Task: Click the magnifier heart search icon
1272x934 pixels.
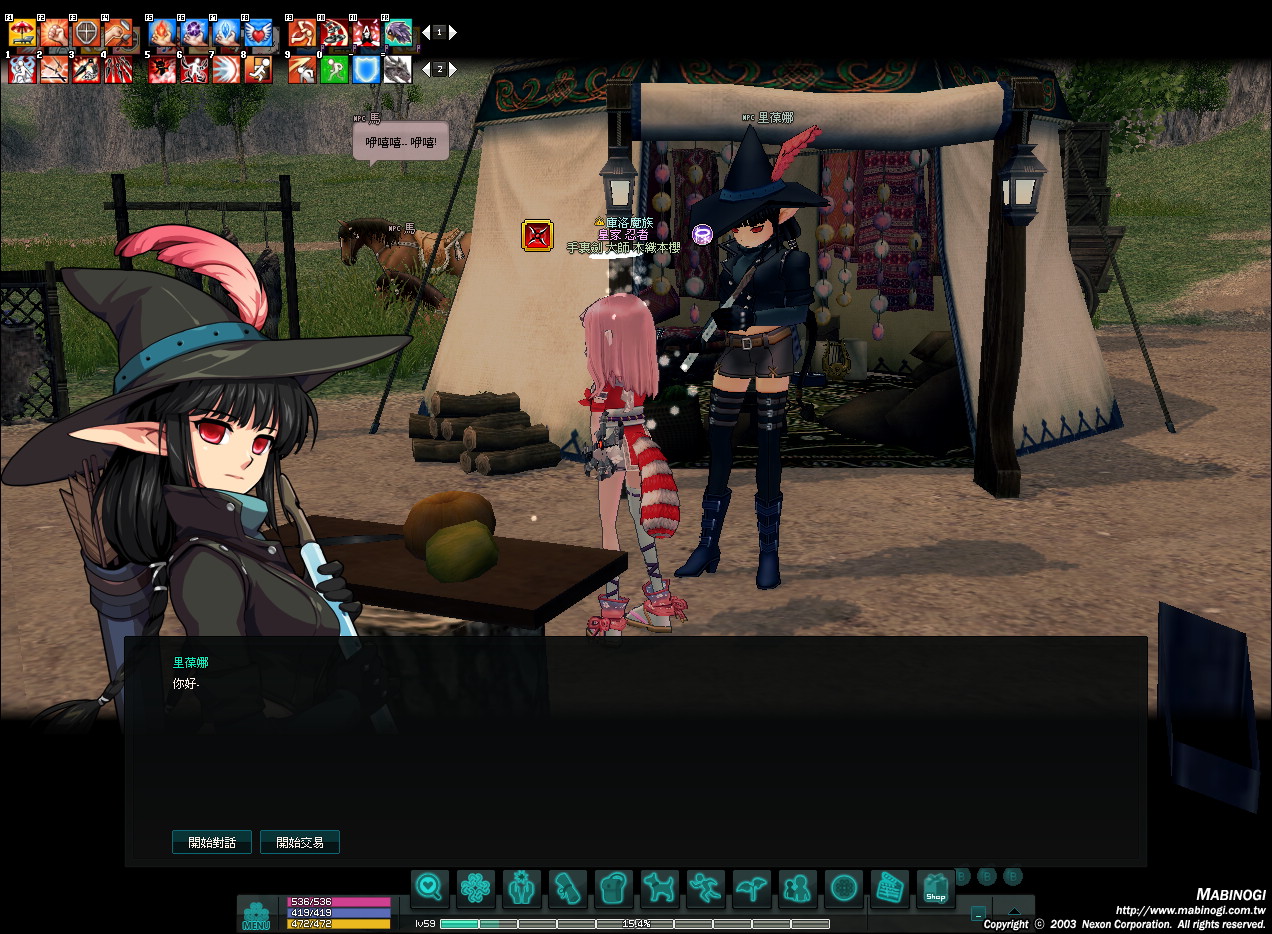Action: click(429, 888)
